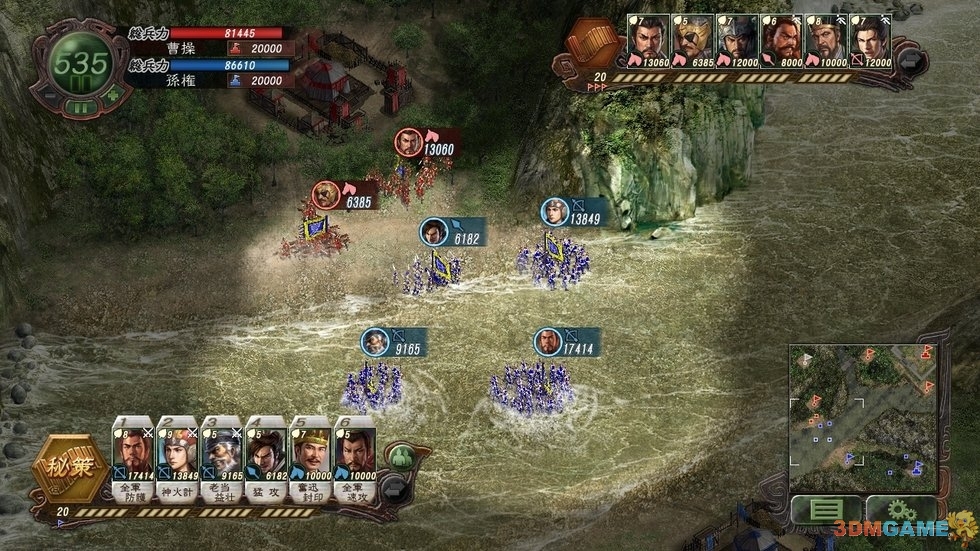Viewport: 980px width, 551px height.
Task: Pause the battle with the pause button
Action: pos(82,107)
